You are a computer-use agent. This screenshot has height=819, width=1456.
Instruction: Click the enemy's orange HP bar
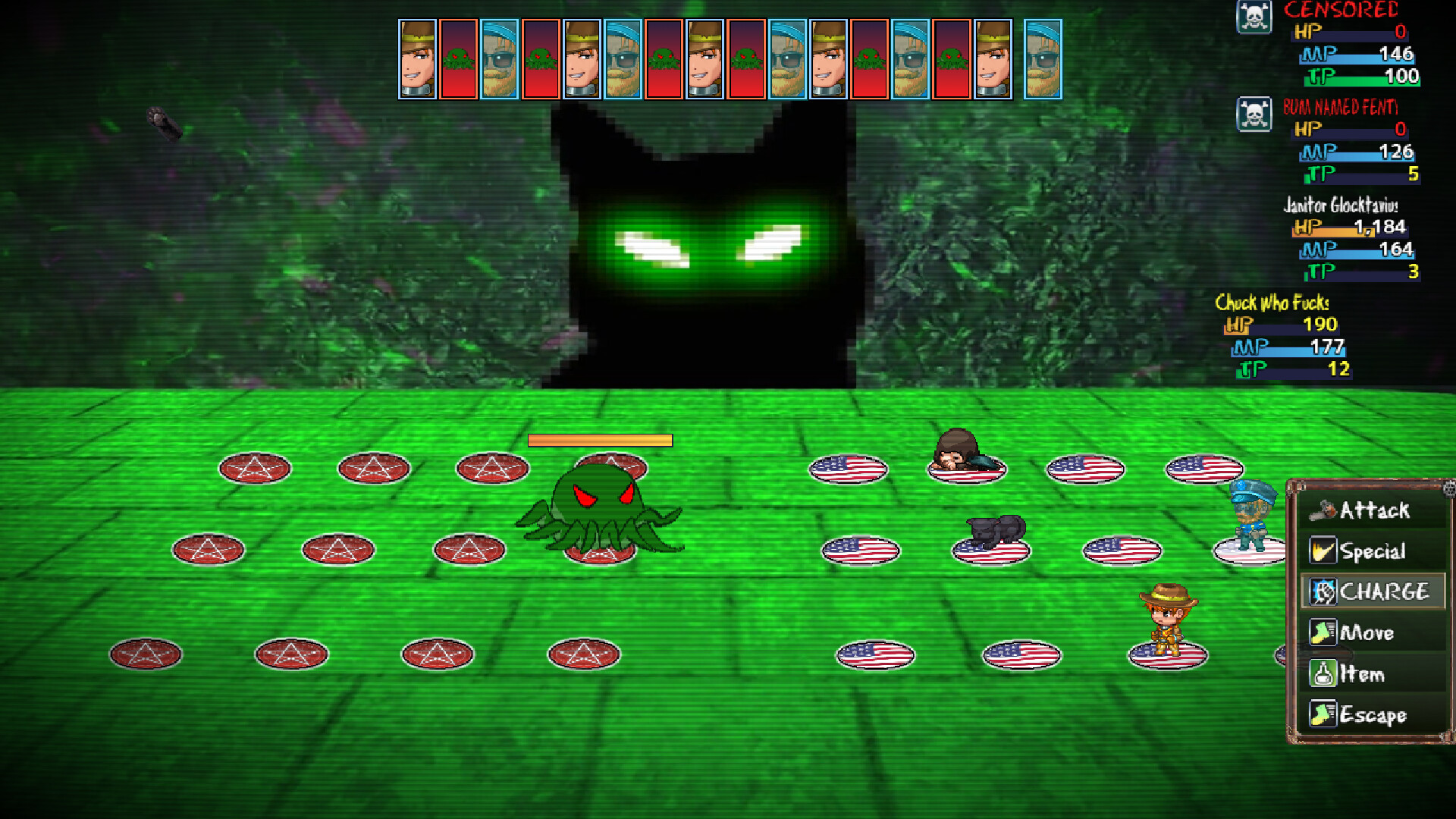click(601, 440)
